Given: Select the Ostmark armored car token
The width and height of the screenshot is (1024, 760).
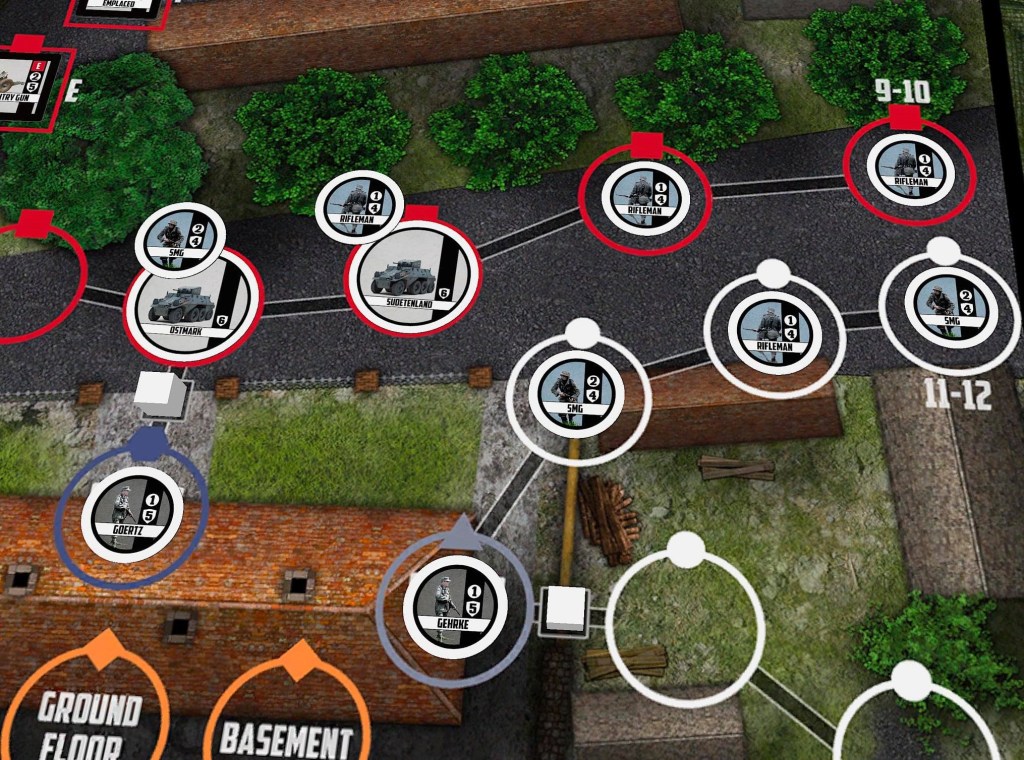Looking at the screenshot, I should pos(190,302).
